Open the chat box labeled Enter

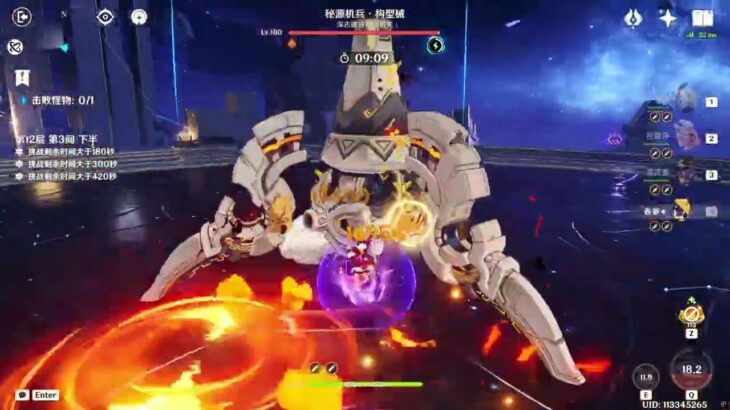click(x=37, y=395)
